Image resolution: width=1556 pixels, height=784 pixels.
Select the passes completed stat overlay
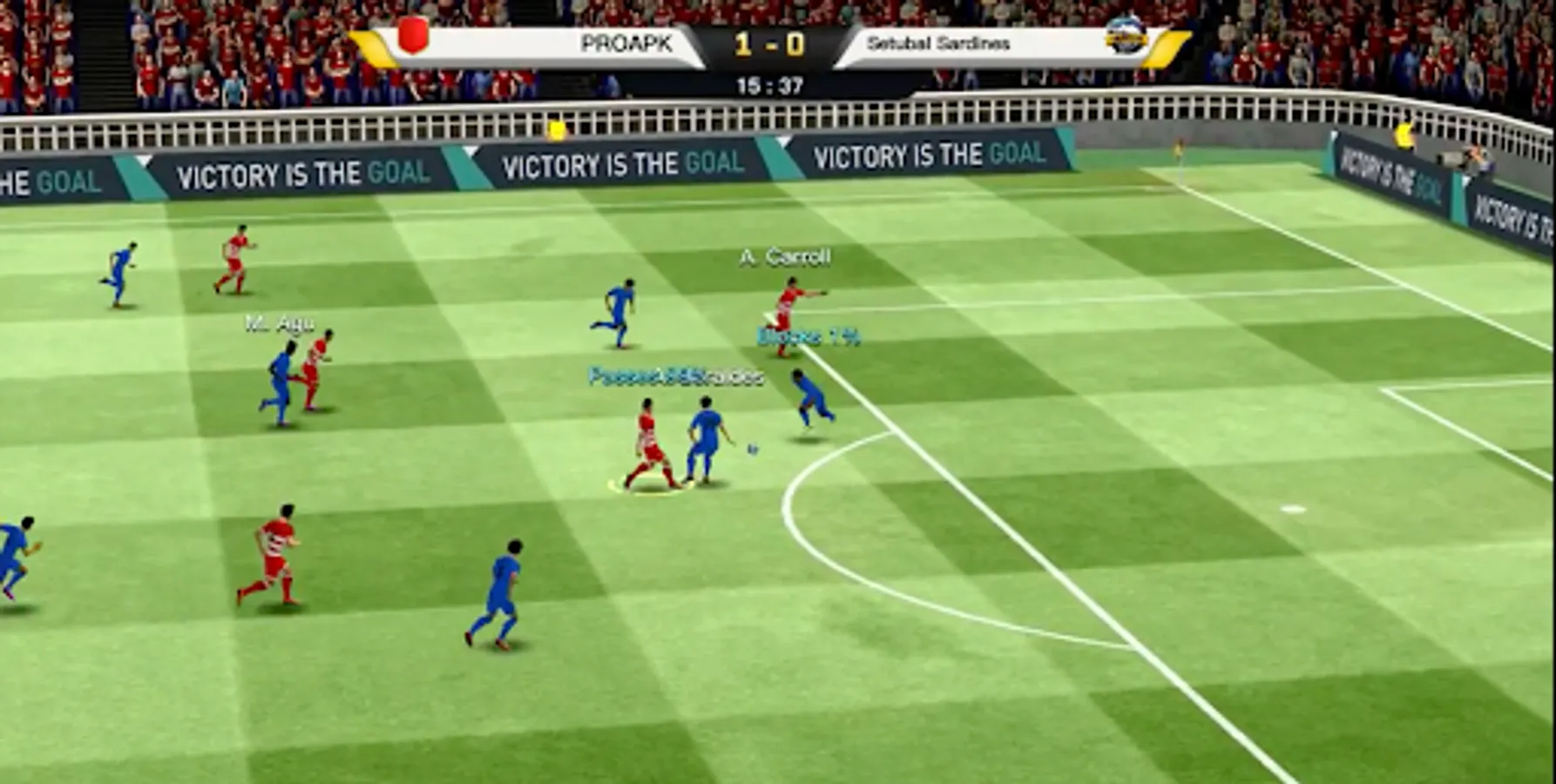click(675, 377)
